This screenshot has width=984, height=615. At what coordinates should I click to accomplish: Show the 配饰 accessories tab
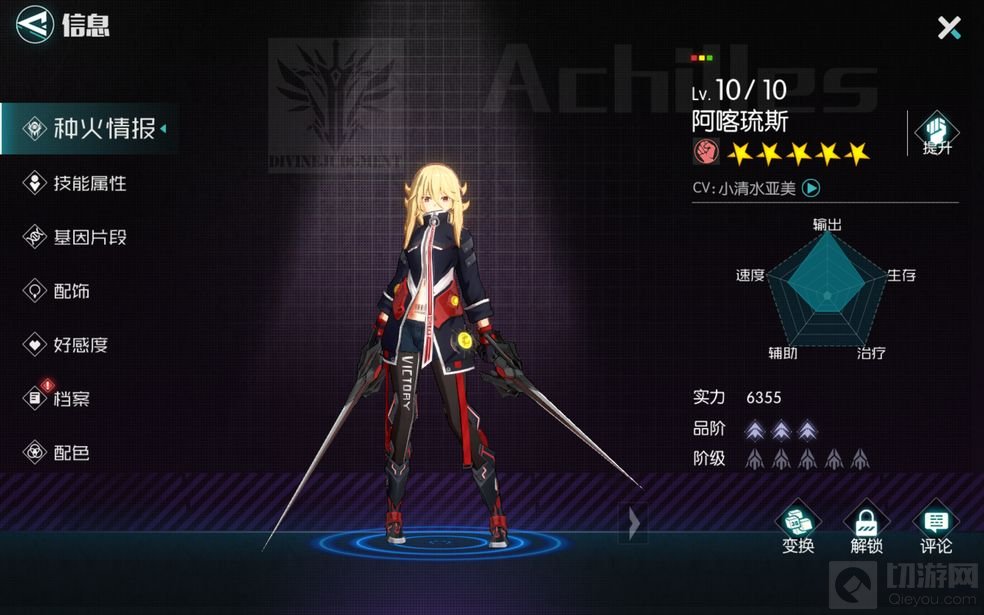(58, 291)
